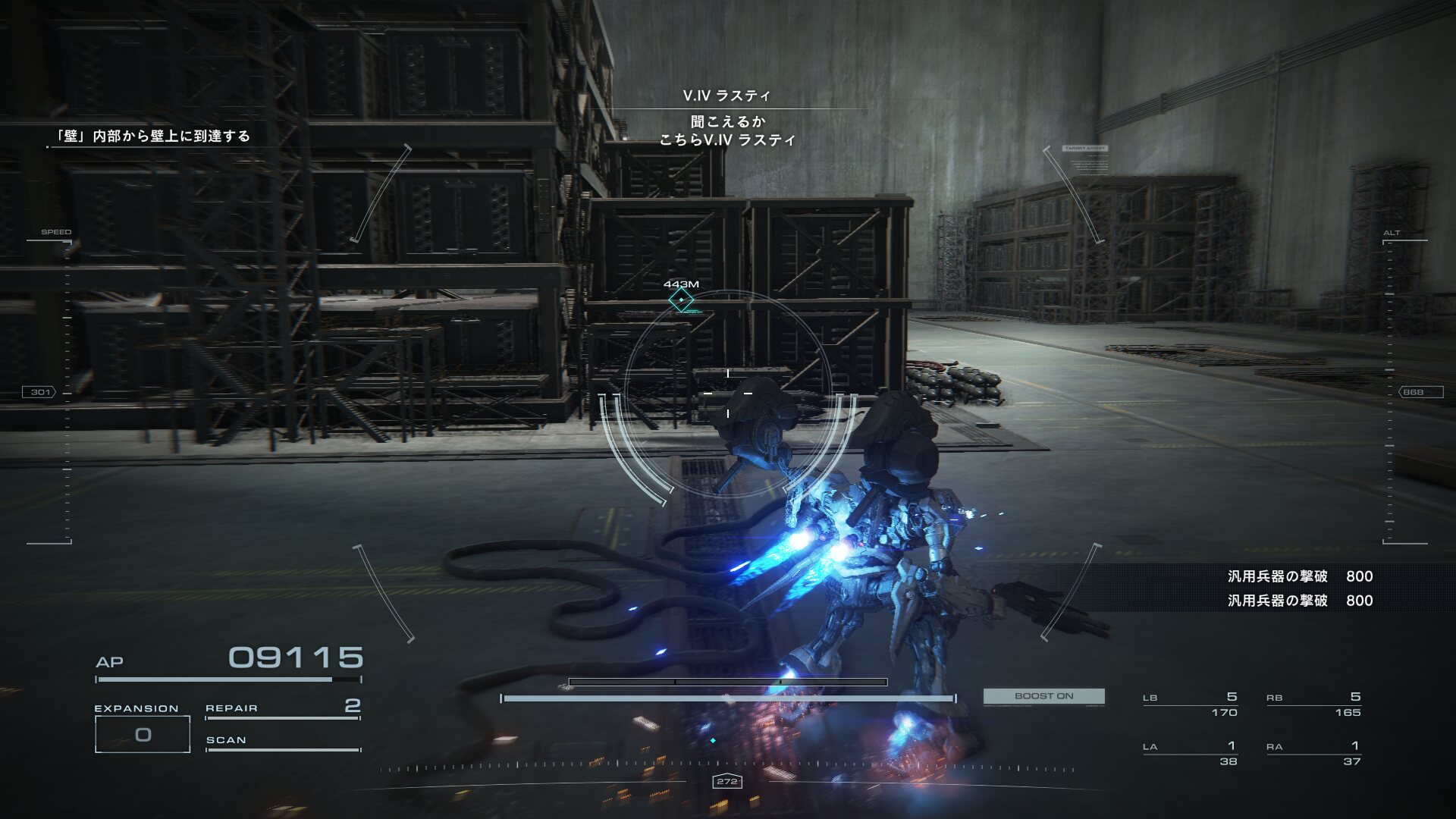Choose the RA weapon slot
Screen dimensions: 1456x819
pos(1313,754)
